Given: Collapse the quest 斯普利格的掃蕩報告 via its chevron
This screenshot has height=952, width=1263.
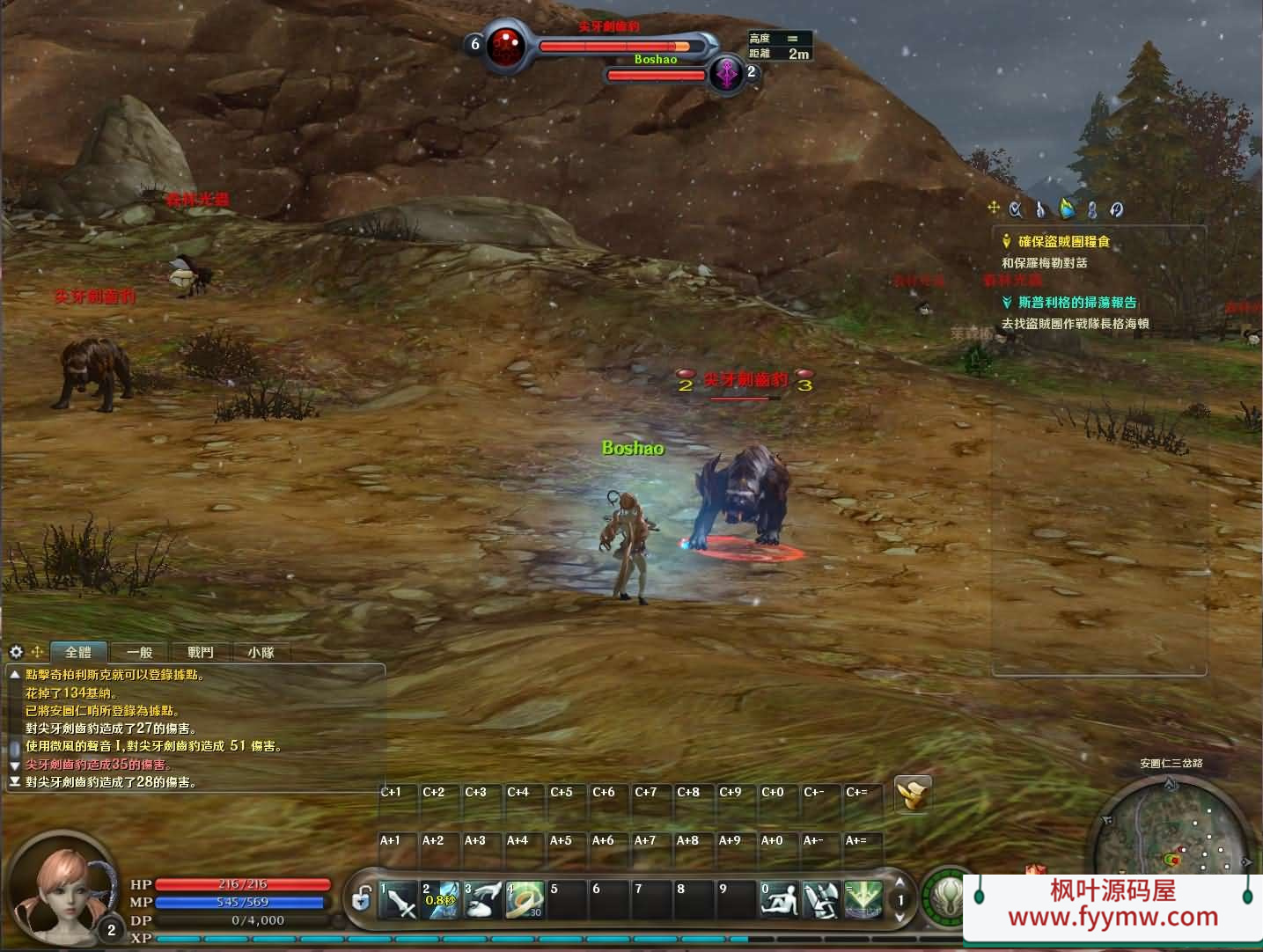Looking at the screenshot, I should [1004, 302].
